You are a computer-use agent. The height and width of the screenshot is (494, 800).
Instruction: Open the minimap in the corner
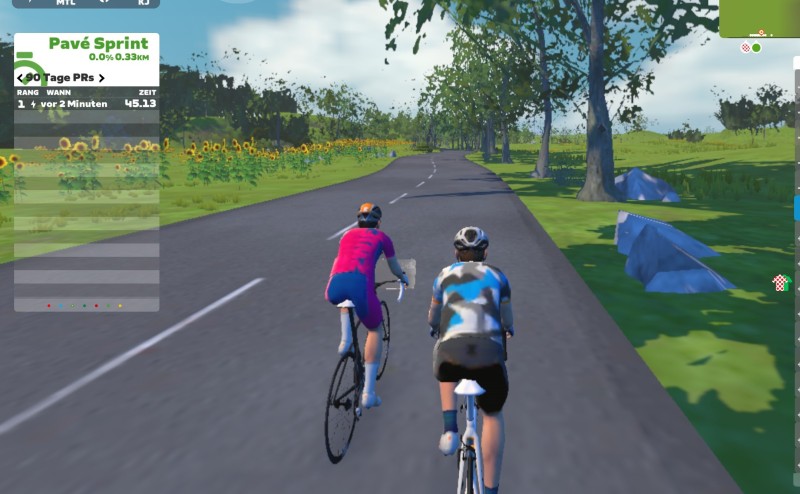[x=759, y=18]
